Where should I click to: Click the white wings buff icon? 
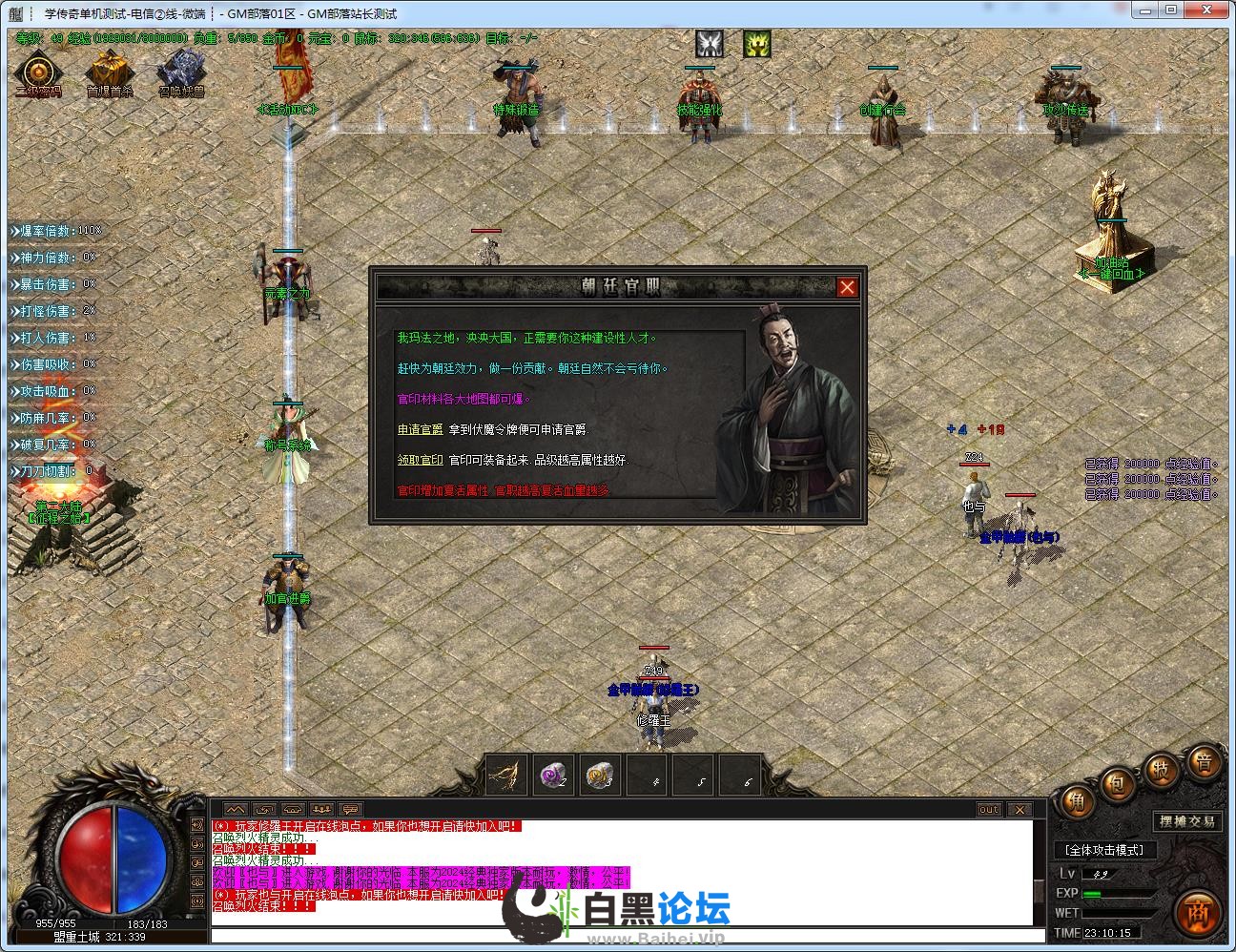(709, 43)
